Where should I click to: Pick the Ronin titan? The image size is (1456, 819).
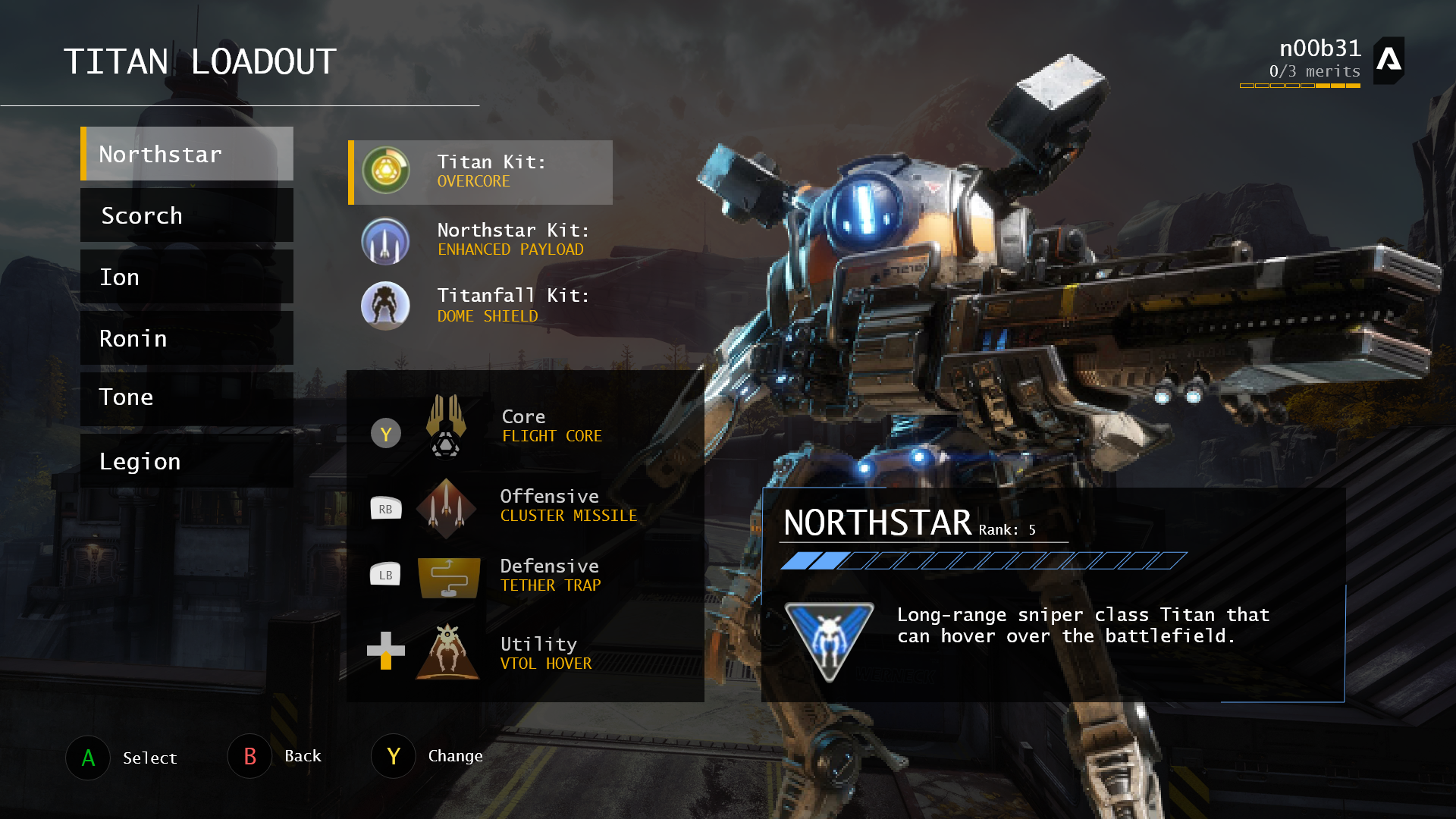click(x=187, y=338)
